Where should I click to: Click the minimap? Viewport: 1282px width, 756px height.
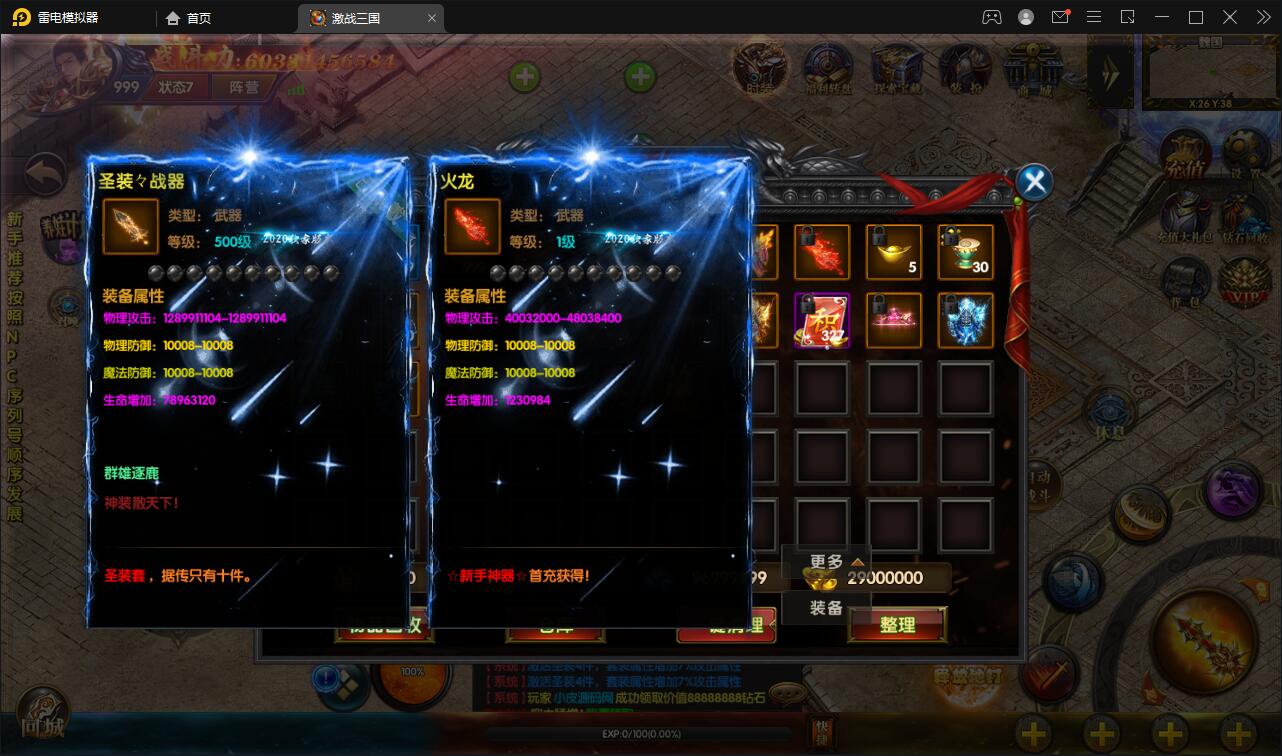click(1210, 68)
